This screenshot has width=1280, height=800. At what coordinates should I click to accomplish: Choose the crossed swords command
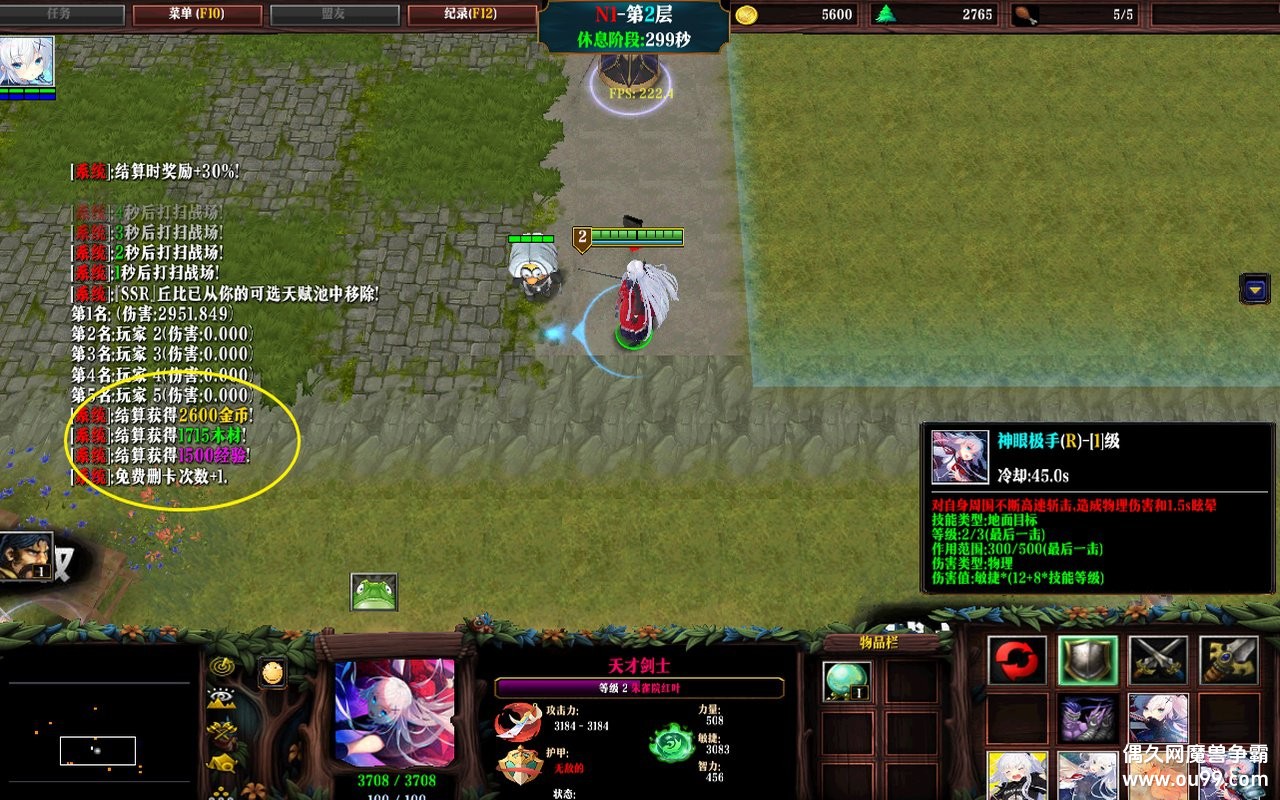1158,661
